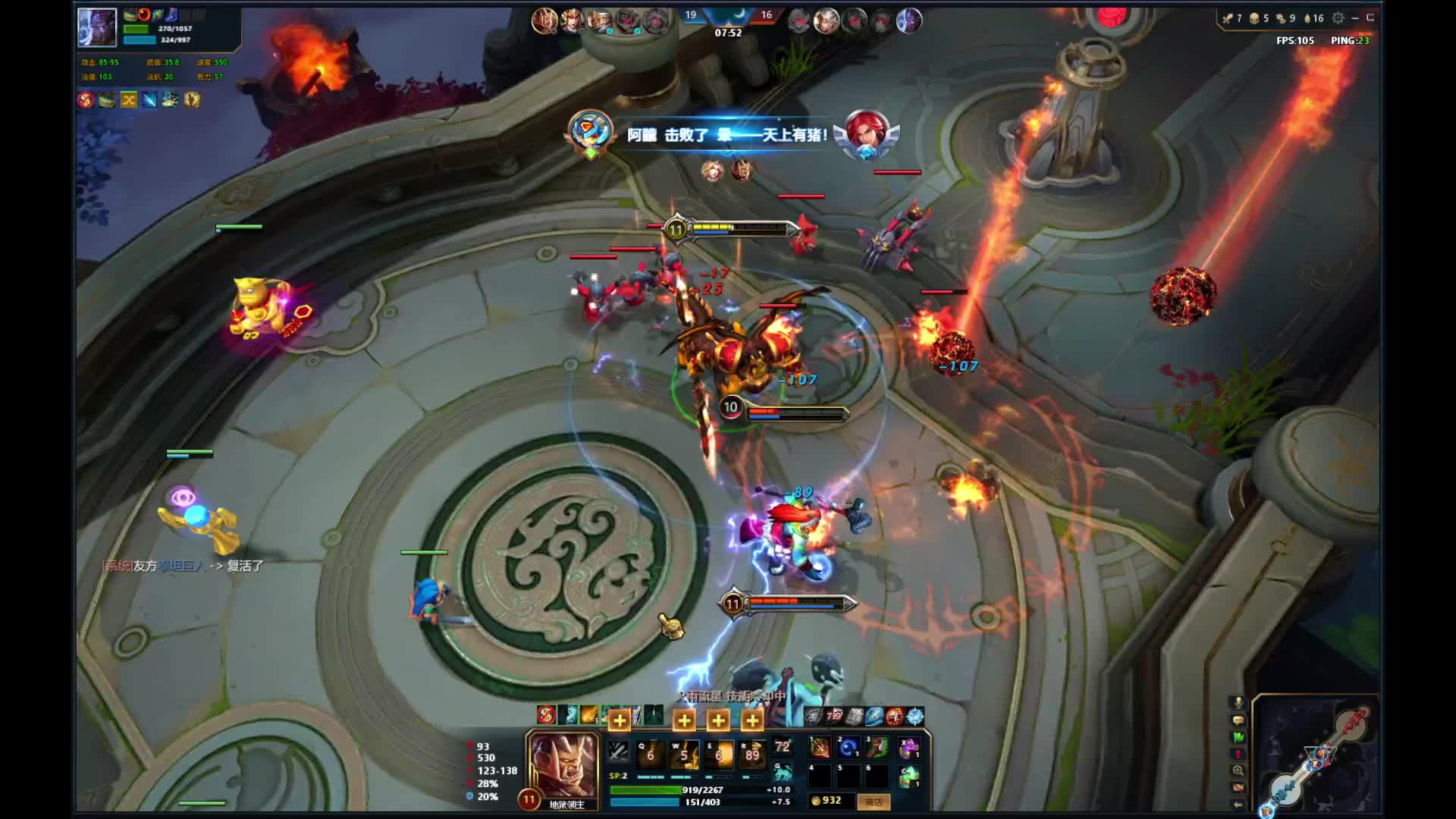This screenshot has width=1456, height=819.
Task: Cast the R ultimate ability
Action: pos(752,754)
